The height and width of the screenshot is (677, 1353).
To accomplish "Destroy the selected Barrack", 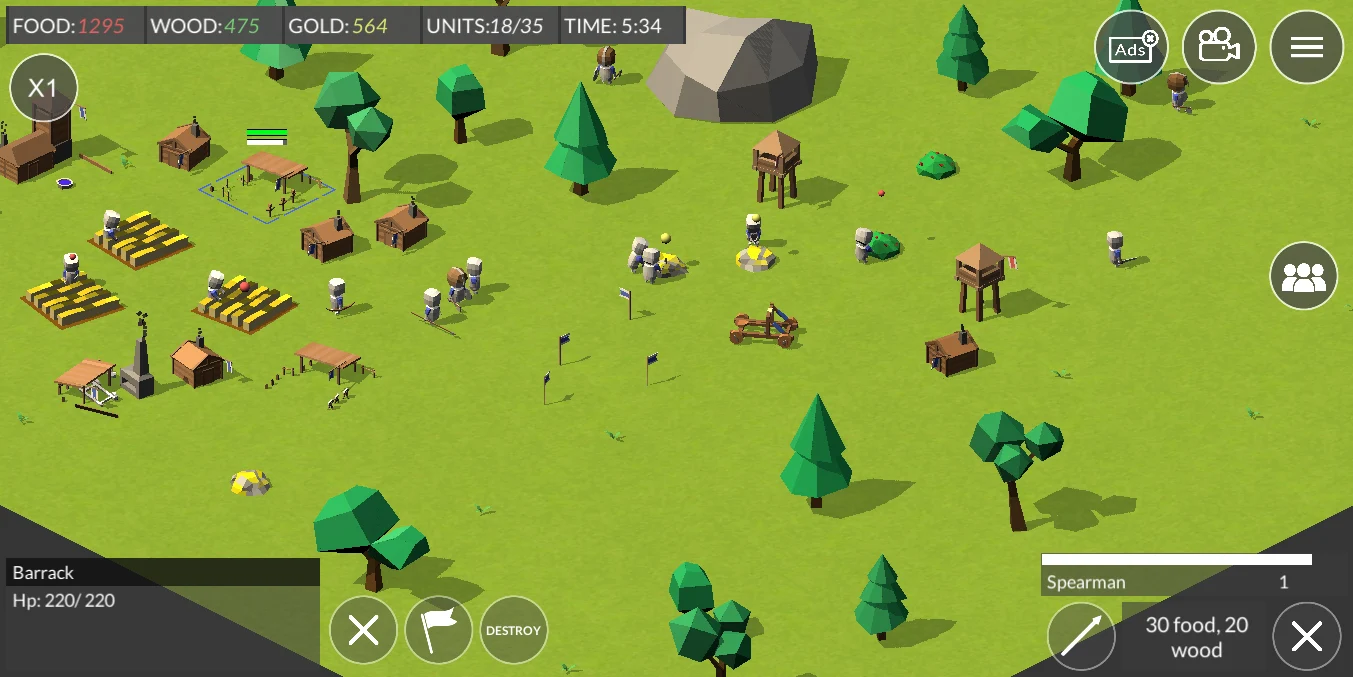I will tap(514, 630).
